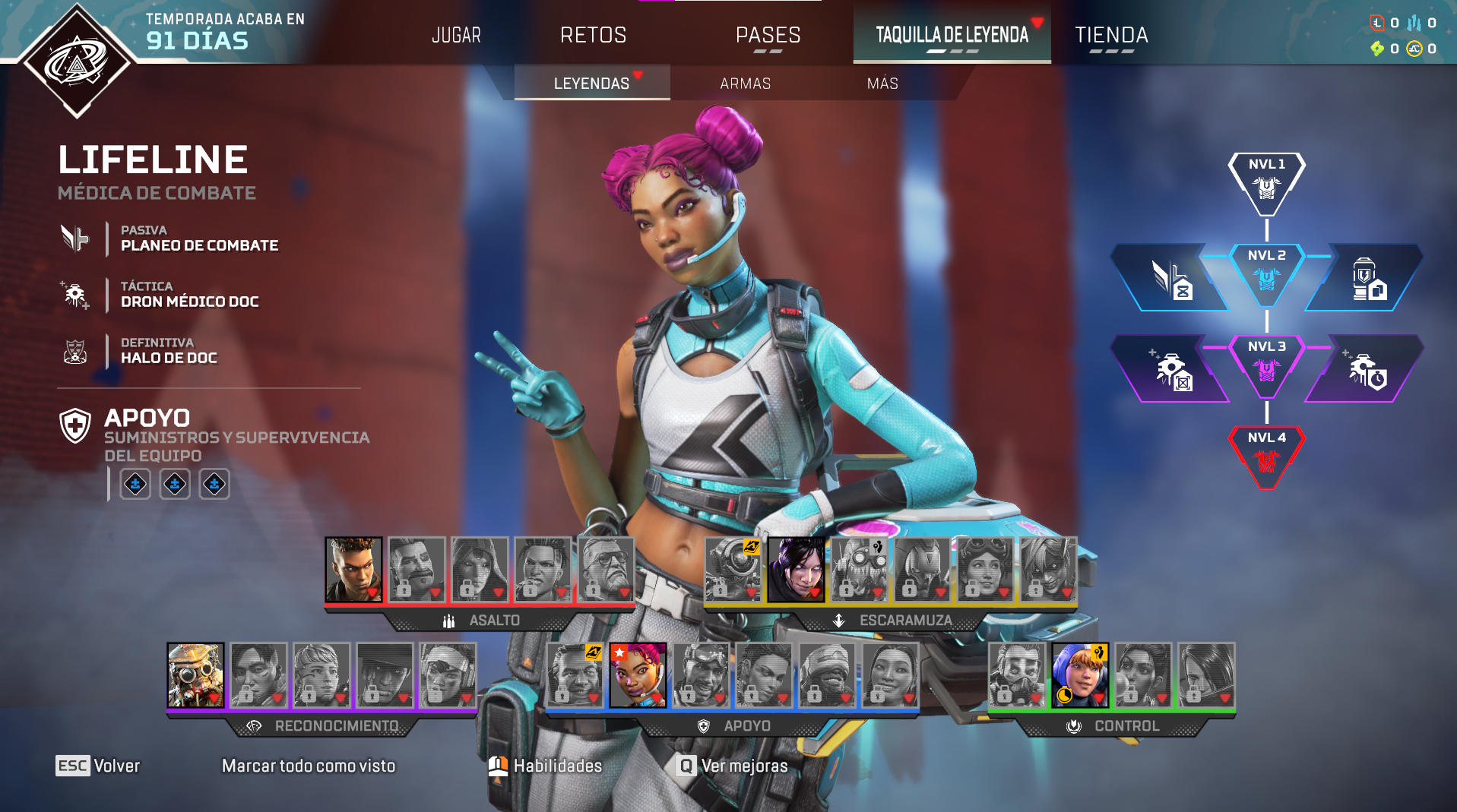Select Bangalore portrait in Asalto row
This screenshot has height=812, width=1457.
coord(353,570)
